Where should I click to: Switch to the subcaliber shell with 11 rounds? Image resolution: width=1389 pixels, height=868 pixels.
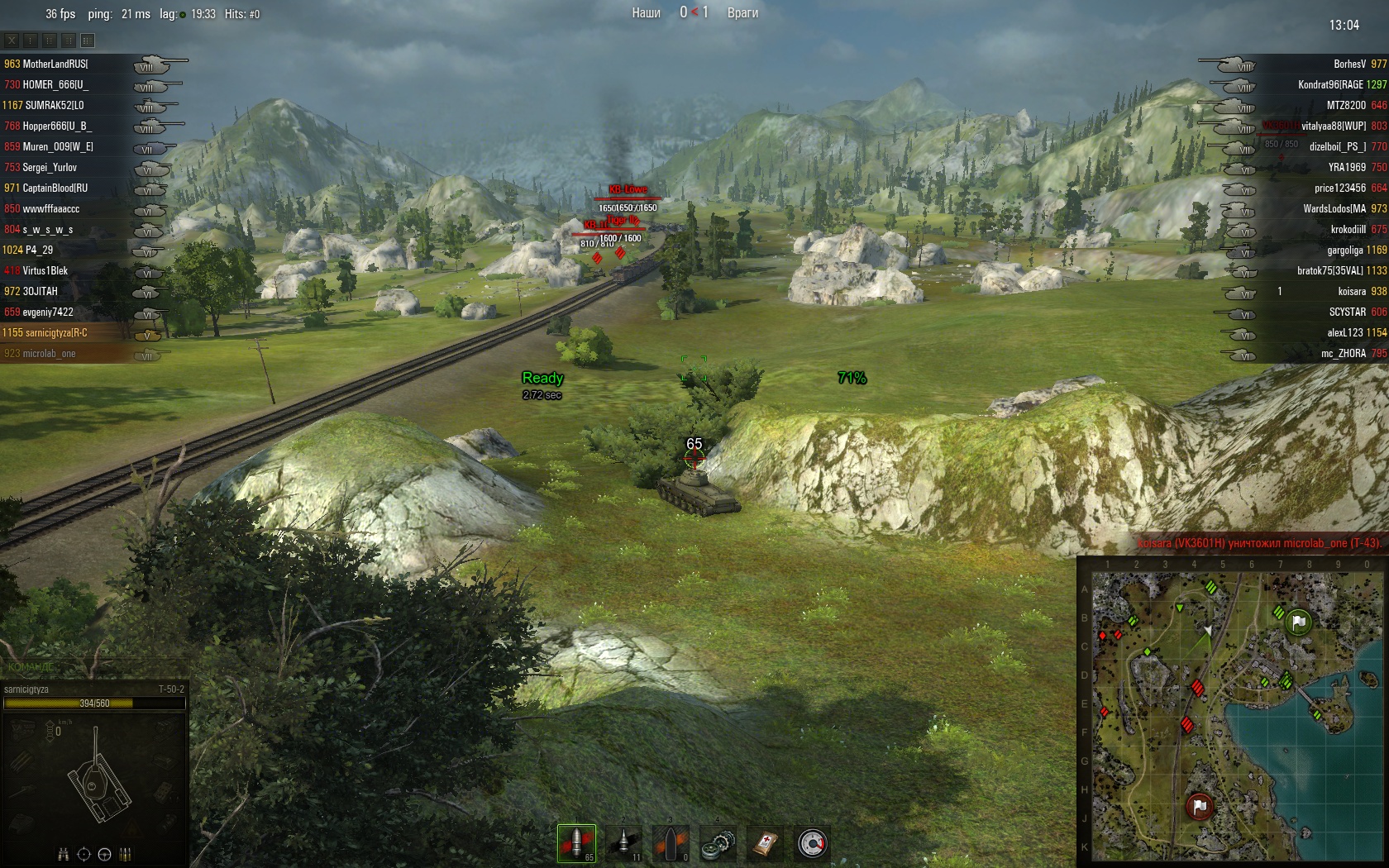click(624, 843)
